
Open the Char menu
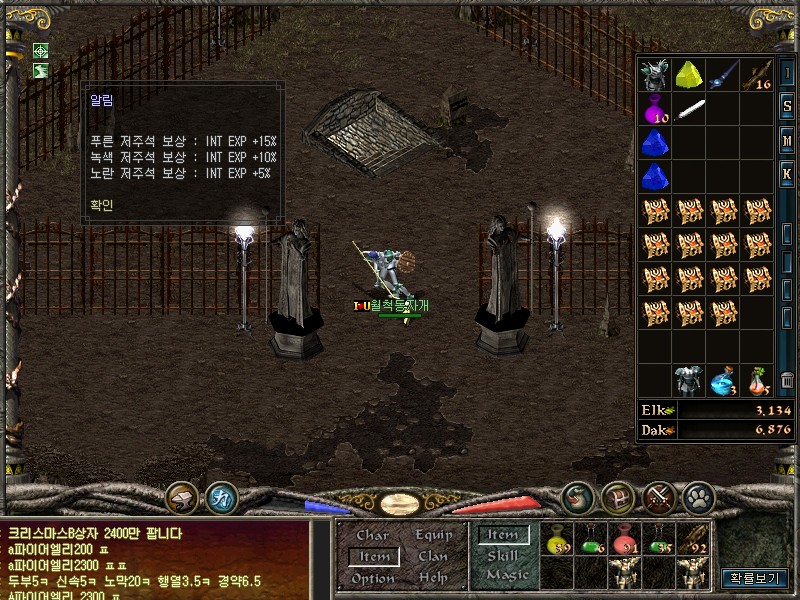pyautogui.click(x=373, y=535)
